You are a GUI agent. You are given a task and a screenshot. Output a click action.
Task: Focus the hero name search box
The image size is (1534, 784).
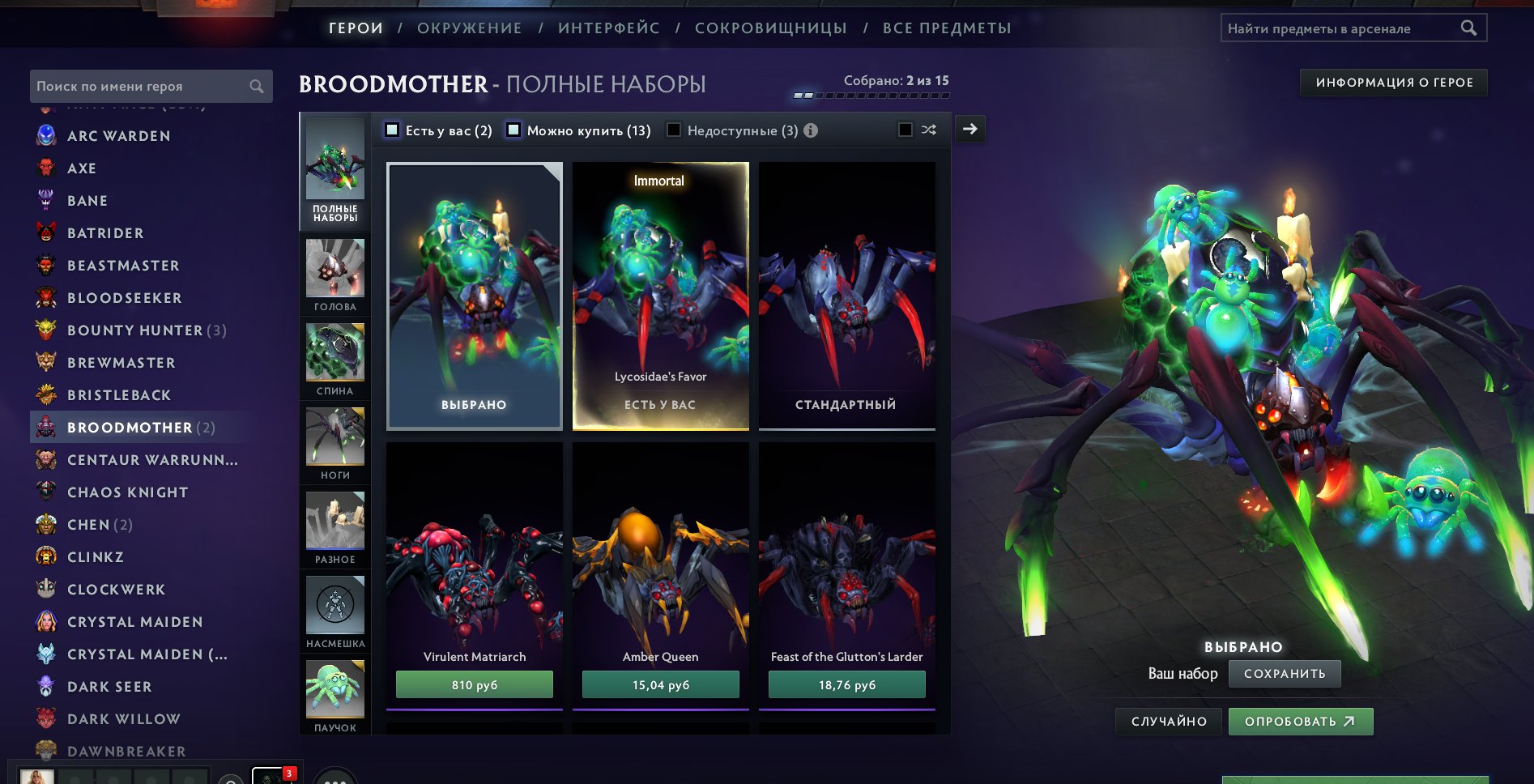142,87
